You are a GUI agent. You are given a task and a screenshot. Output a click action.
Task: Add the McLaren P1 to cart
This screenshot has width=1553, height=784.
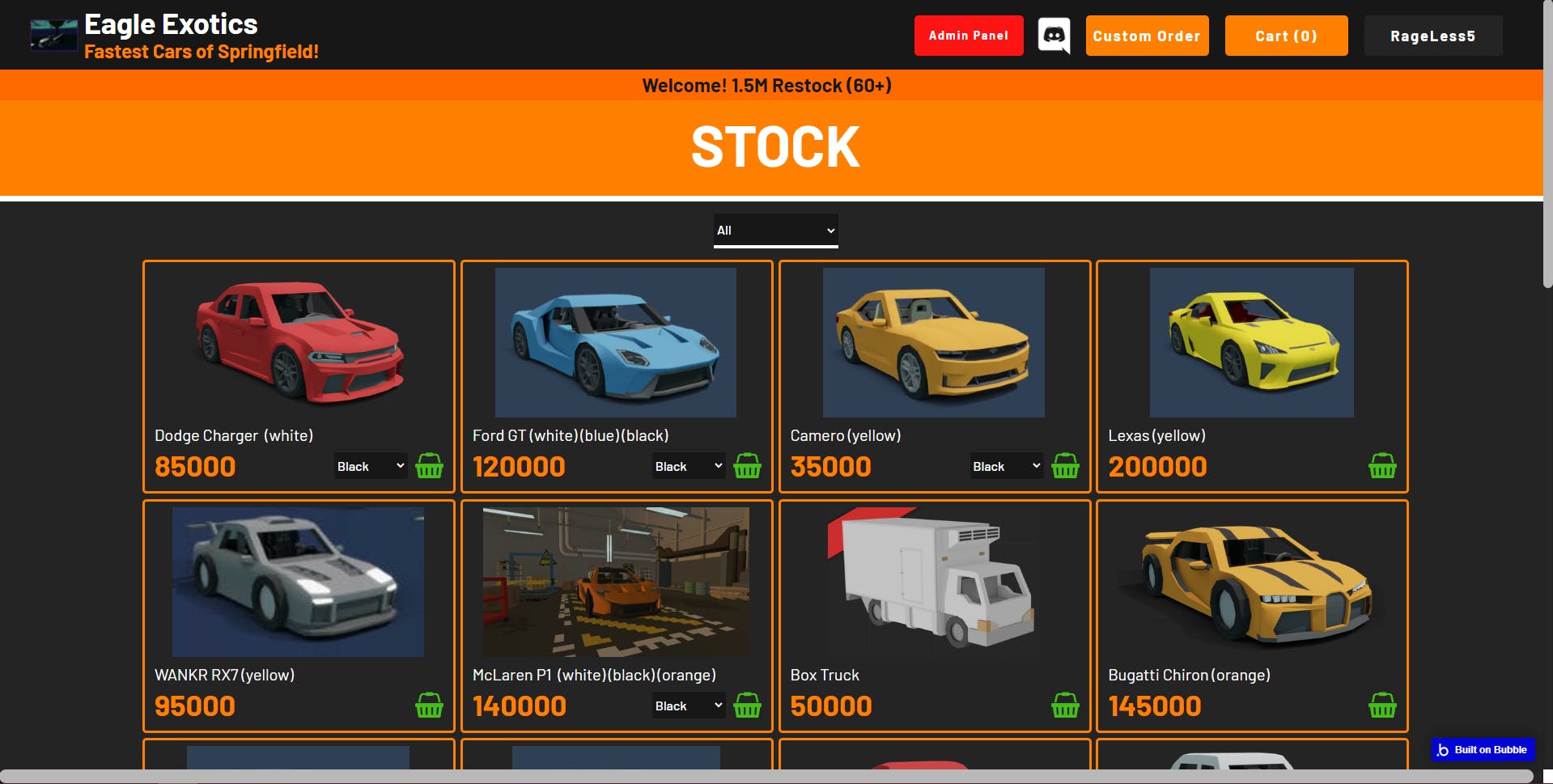pyautogui.click(x=747, y=706)
